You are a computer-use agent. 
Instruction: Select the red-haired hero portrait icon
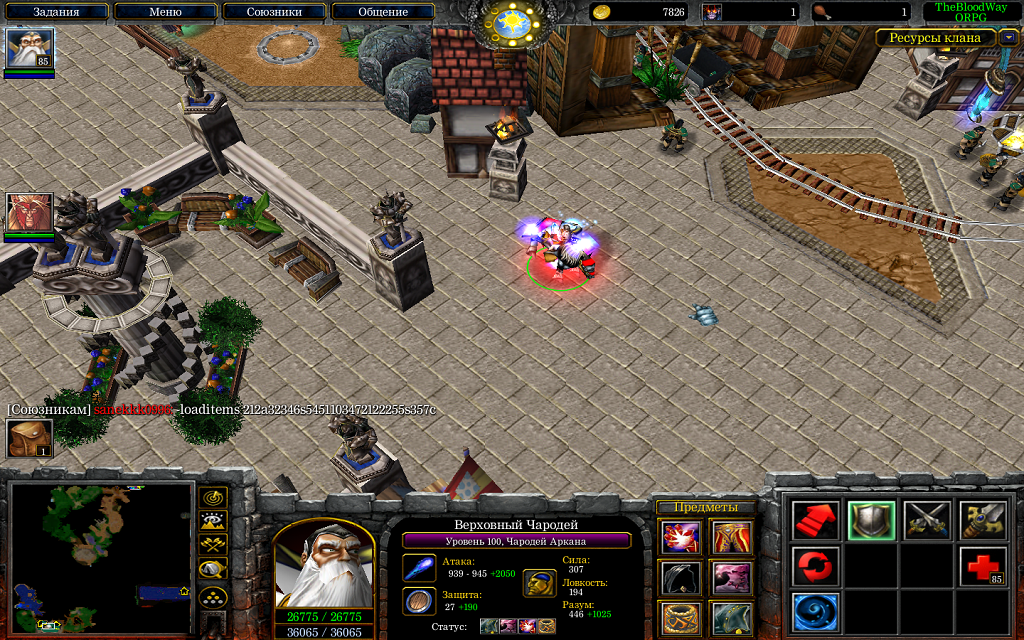[x=29, y=213]
